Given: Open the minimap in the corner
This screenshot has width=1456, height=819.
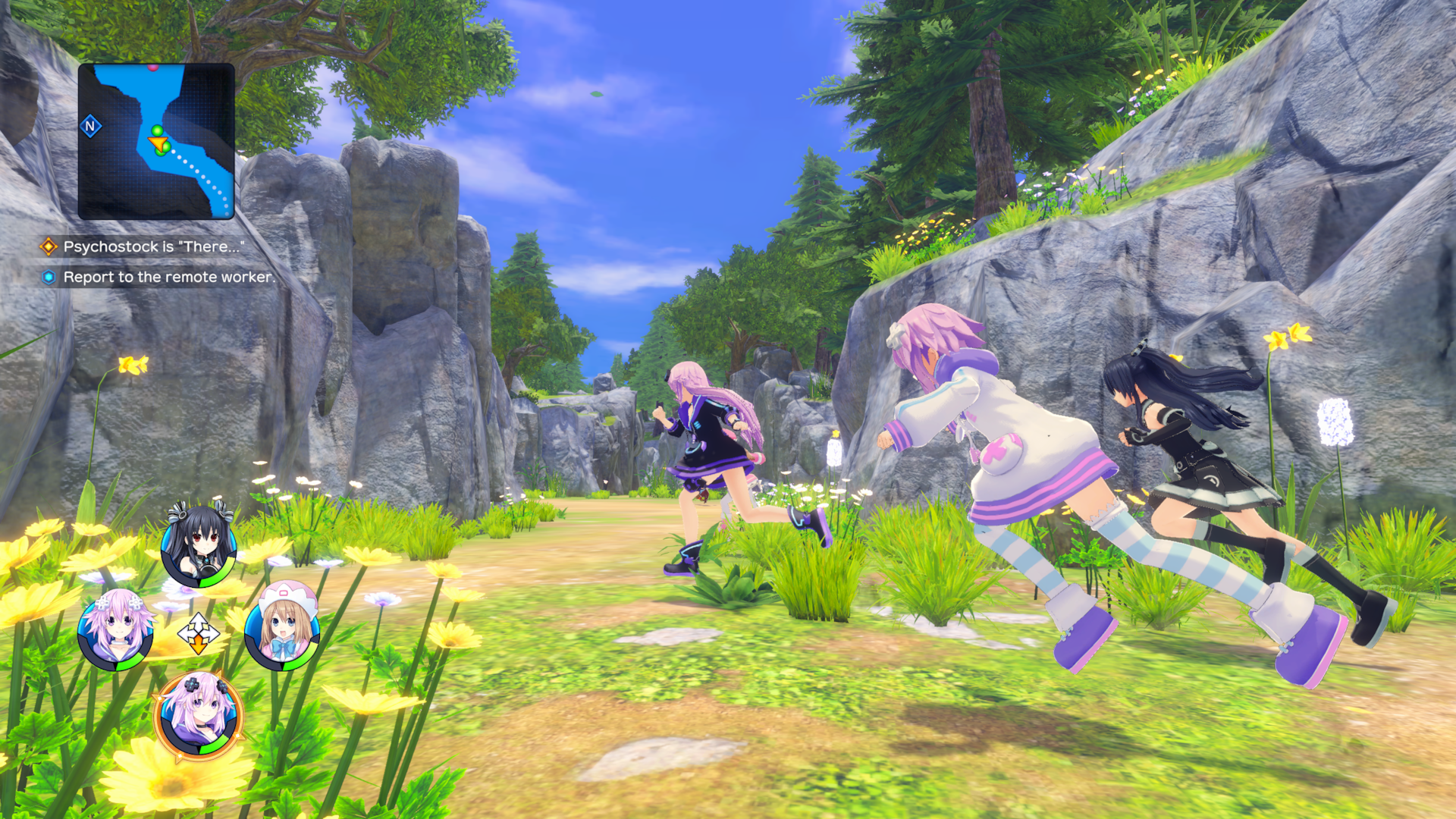Looking at the screenshot, I should [x=156, y=142].
